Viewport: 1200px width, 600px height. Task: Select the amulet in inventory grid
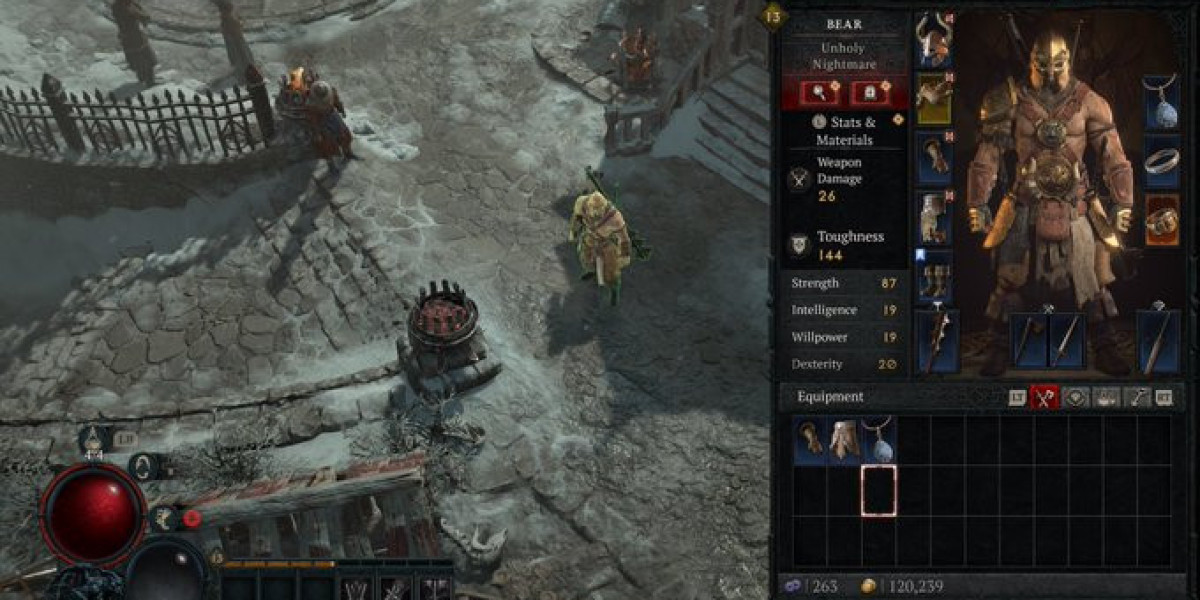pos(878,441)
